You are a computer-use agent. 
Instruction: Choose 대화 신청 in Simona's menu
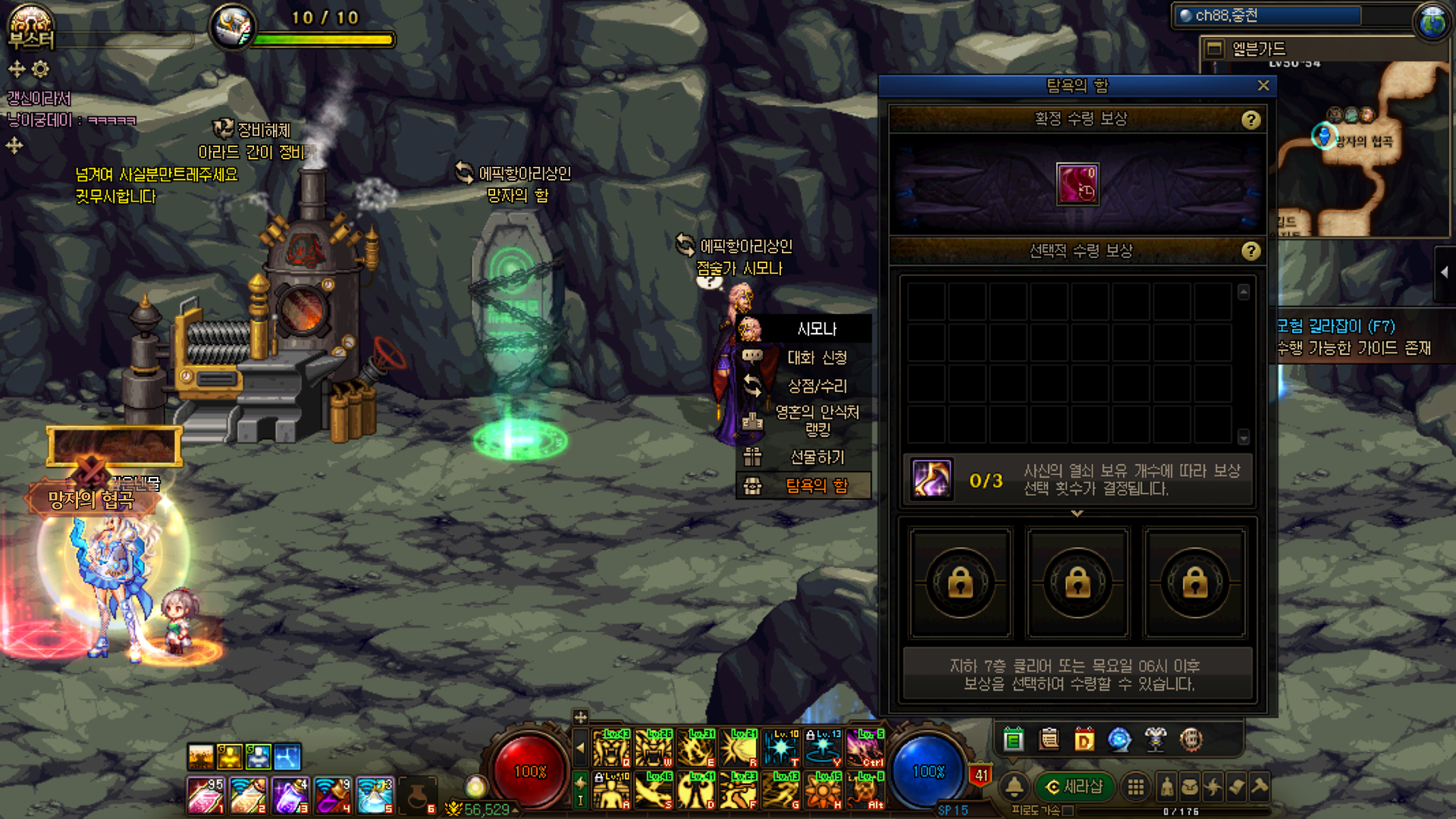816,357
